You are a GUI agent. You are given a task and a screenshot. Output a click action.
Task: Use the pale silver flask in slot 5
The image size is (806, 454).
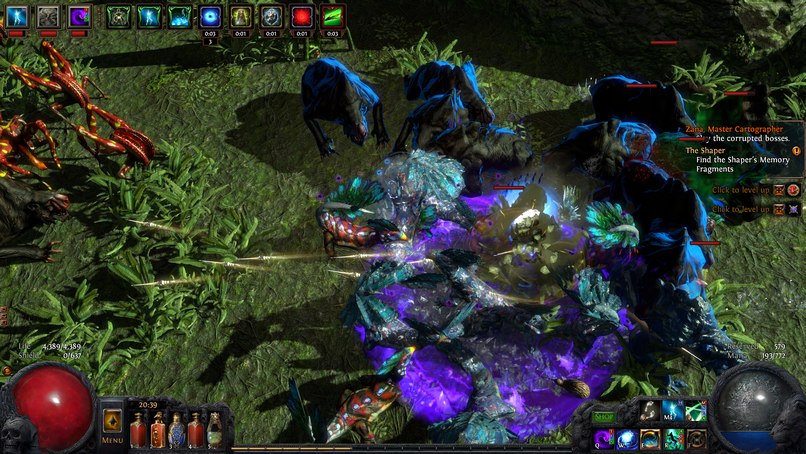tap(214, 431)
